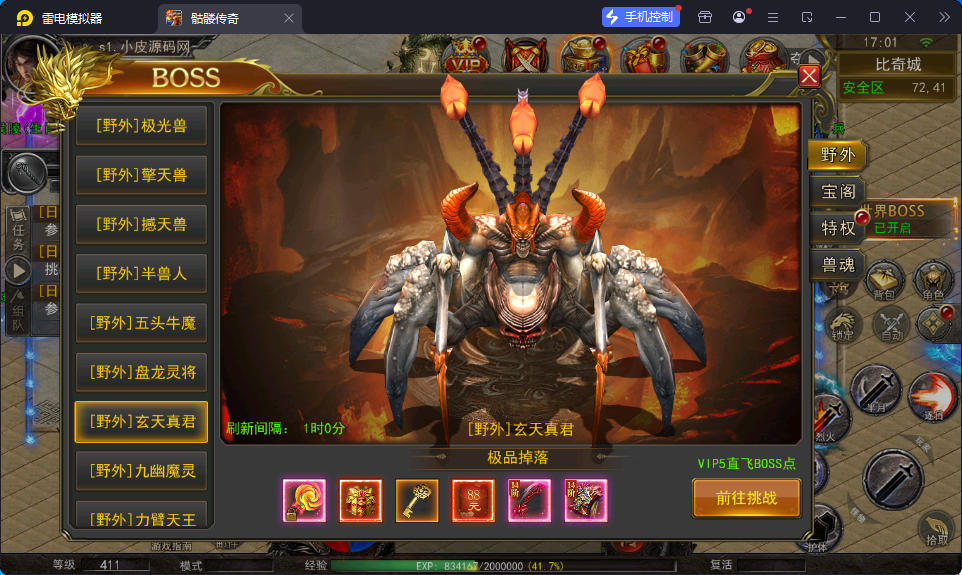Select the [野外]九幽魔灵 boss entry
The height and width of the screenshot is (575, 962).
coord(141,470)
